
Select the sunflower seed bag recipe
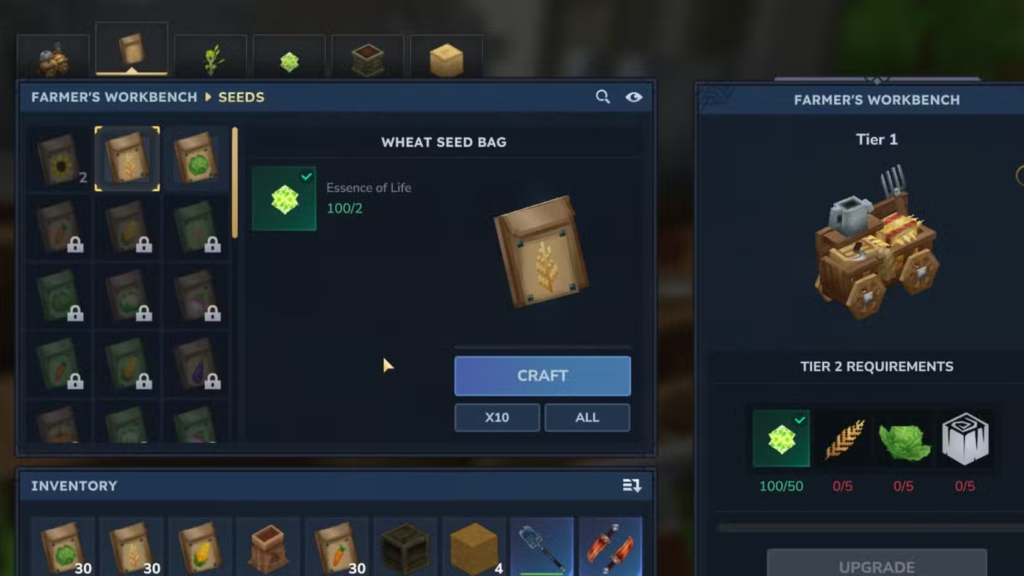pyautogui.click(x=59, y=160)
